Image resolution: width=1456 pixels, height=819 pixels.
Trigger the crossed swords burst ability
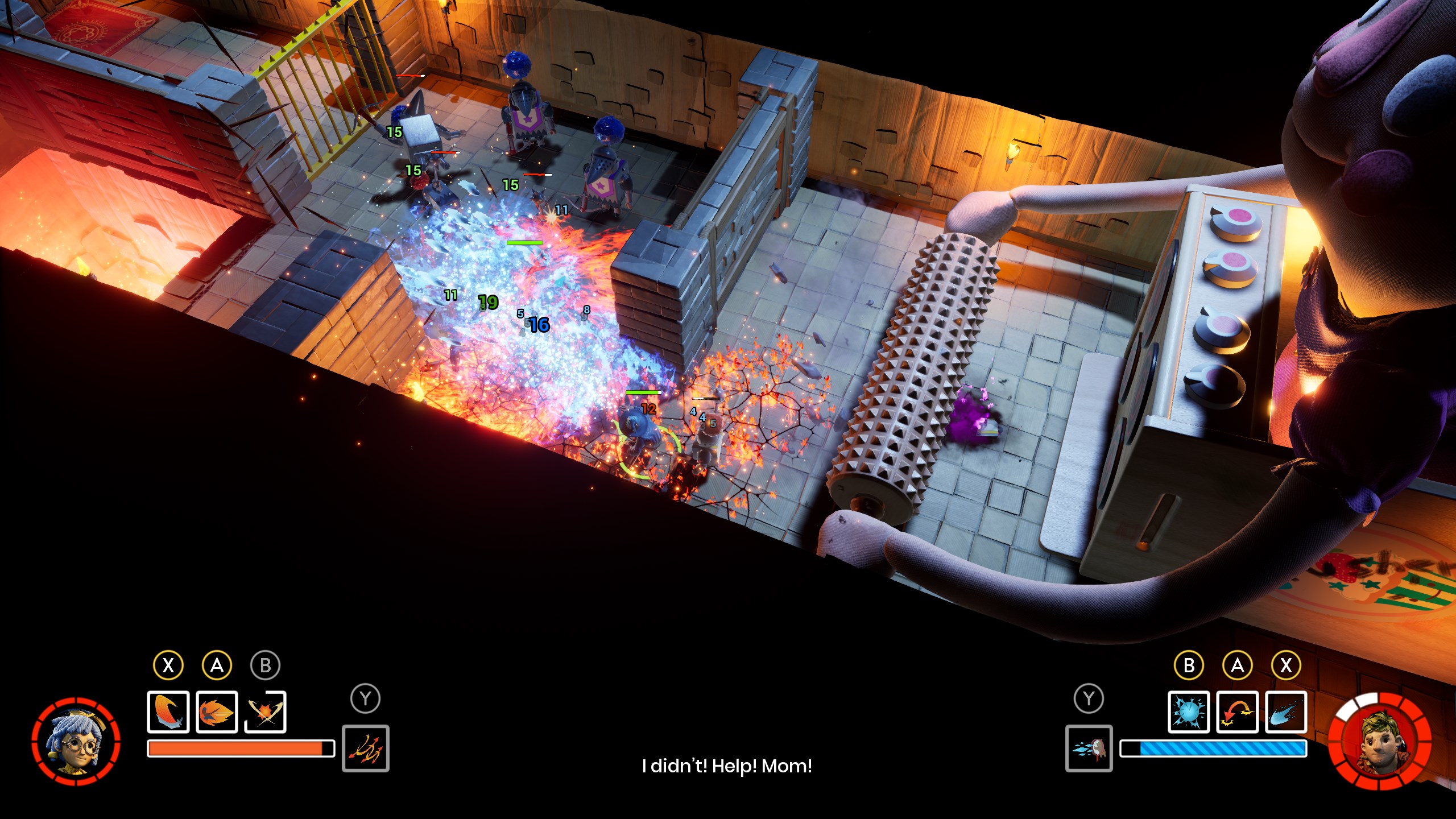tap(265, 712)
